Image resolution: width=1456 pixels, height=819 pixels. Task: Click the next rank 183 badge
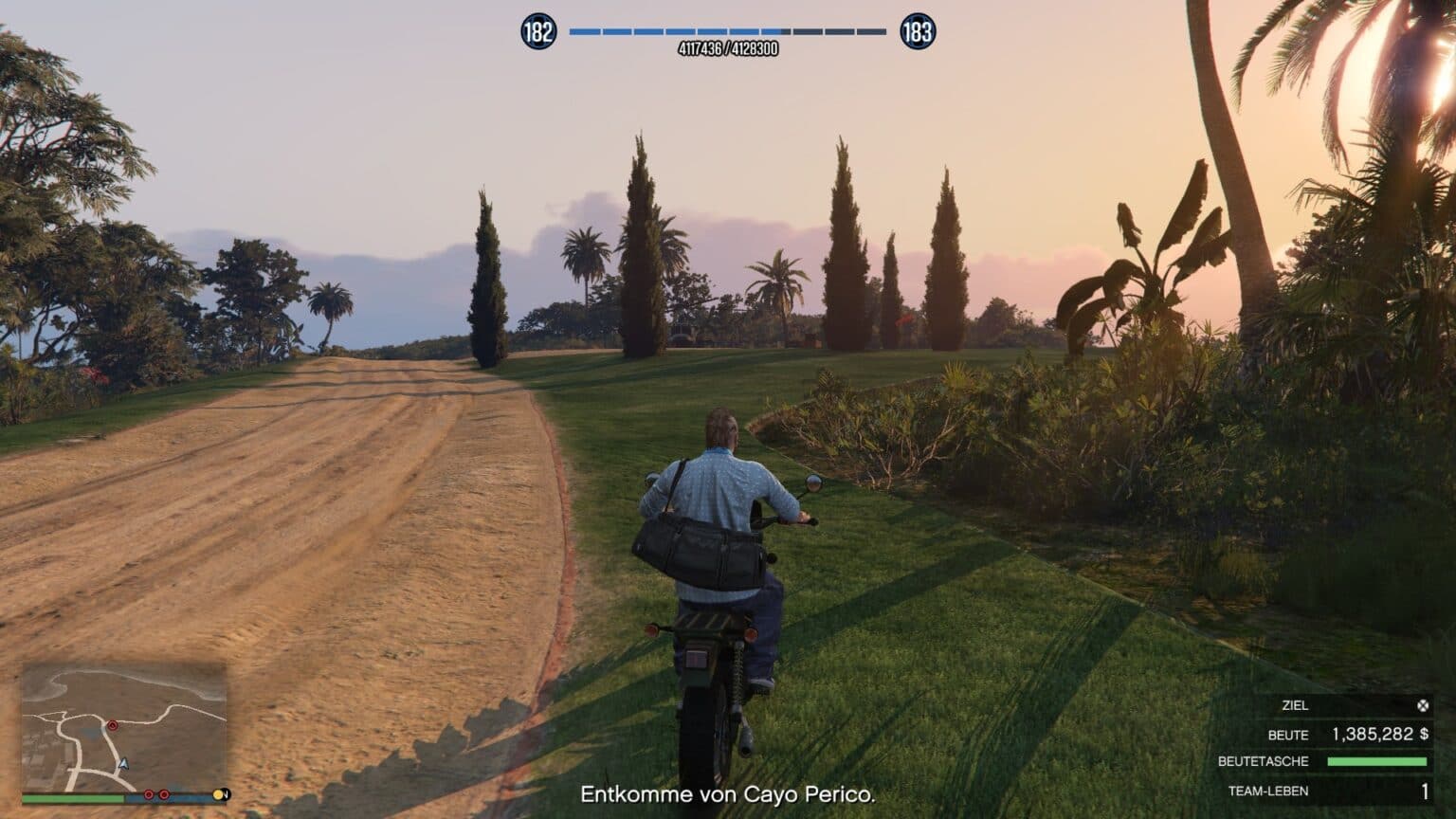(x=917, y=32)
